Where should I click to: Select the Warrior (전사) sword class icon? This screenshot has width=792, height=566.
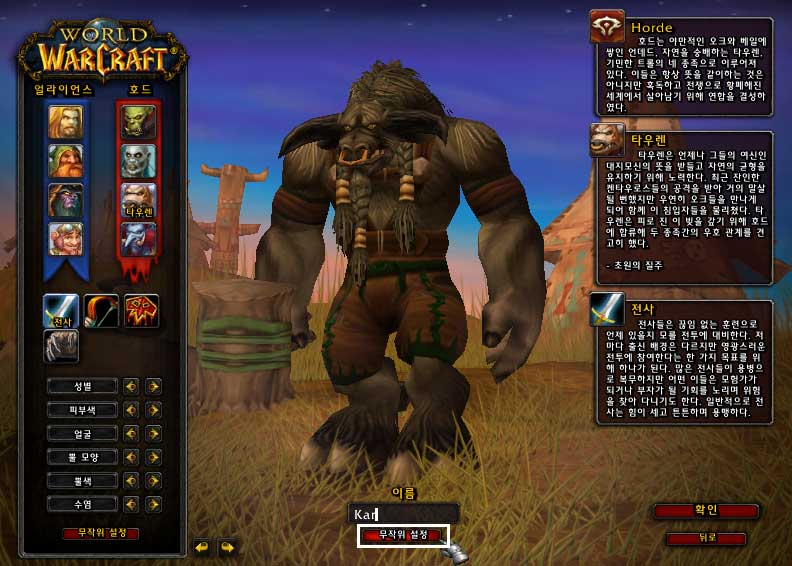tap(61, 312)
